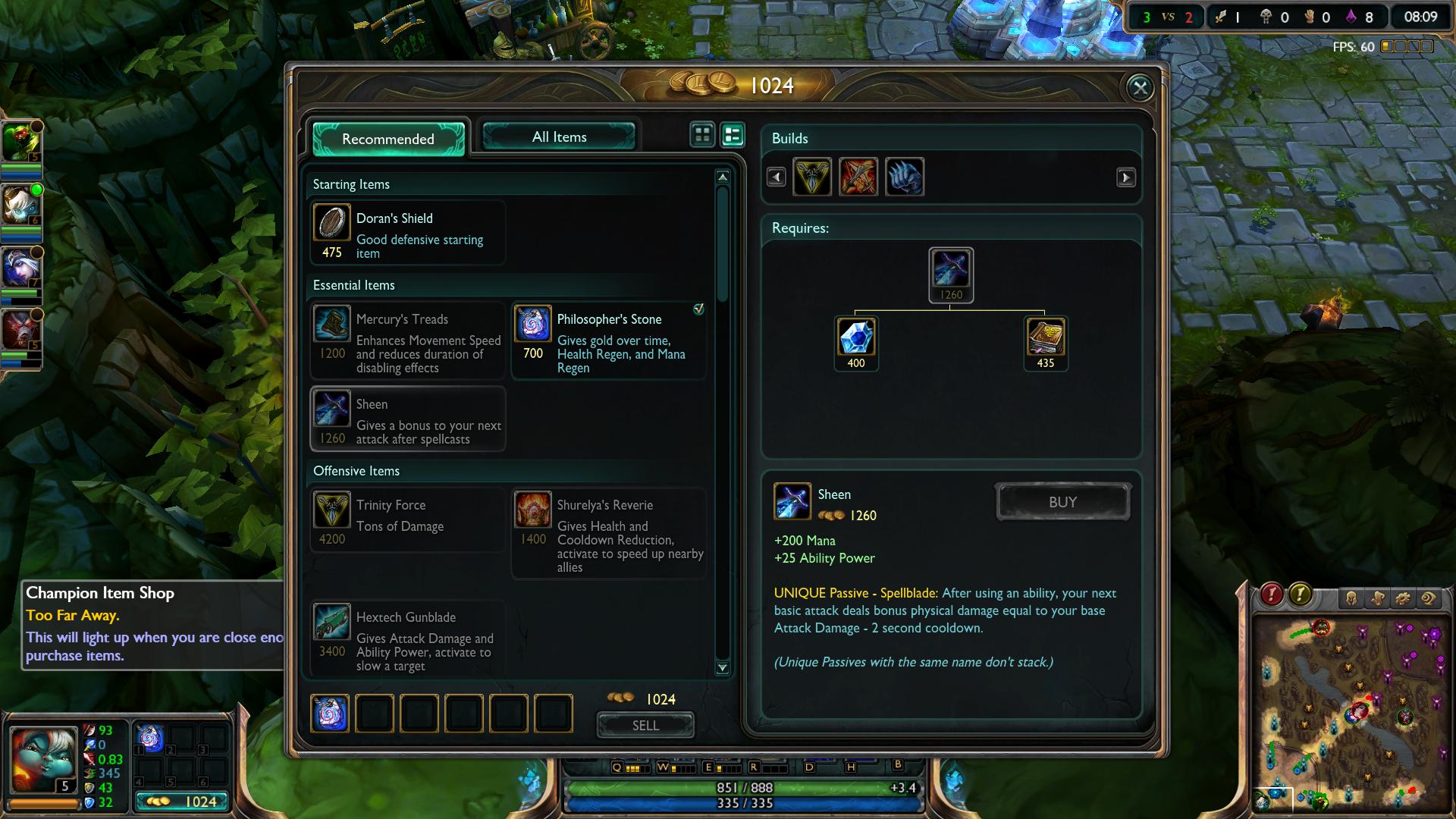The width and height of the screenshot is (1456, 819).
Task: Choose Mercury's Treads from essential items
Action: pos(408,340)
